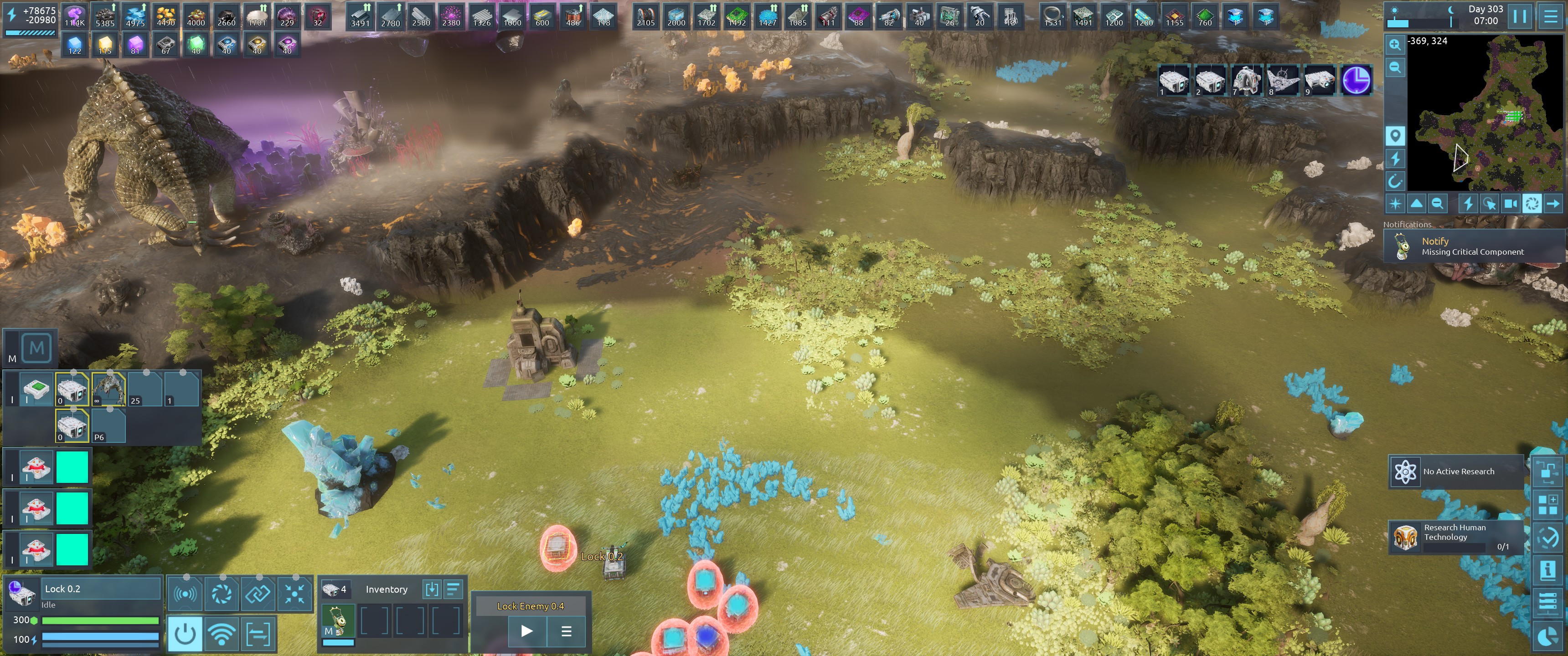Click the chain link button
The image size is (1568, 656).
point(258,593)
